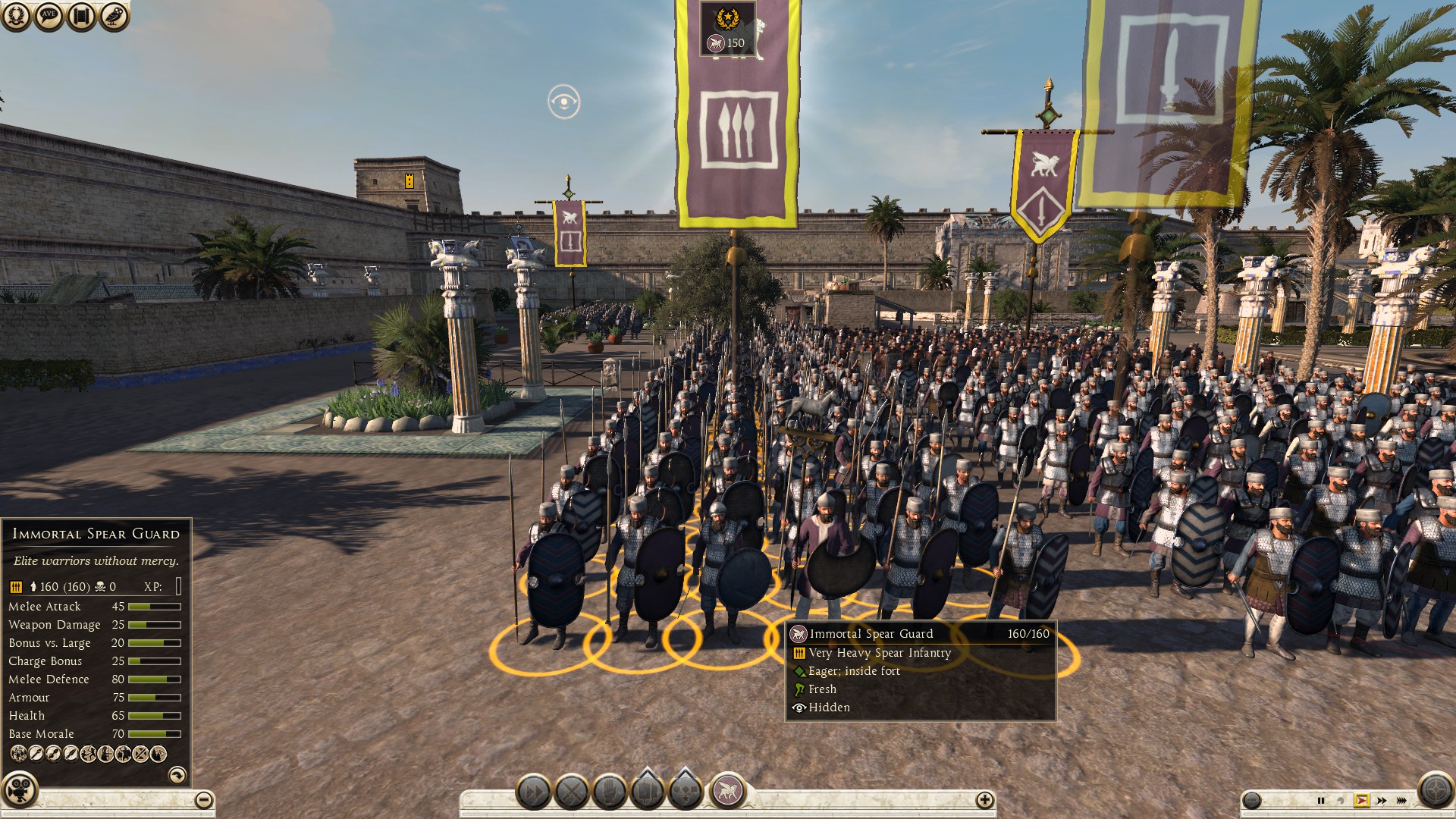Image resolution: width=1456 pixels, height=819 pixels.
Task: Open the formations banner button
Action: point(648,791)
